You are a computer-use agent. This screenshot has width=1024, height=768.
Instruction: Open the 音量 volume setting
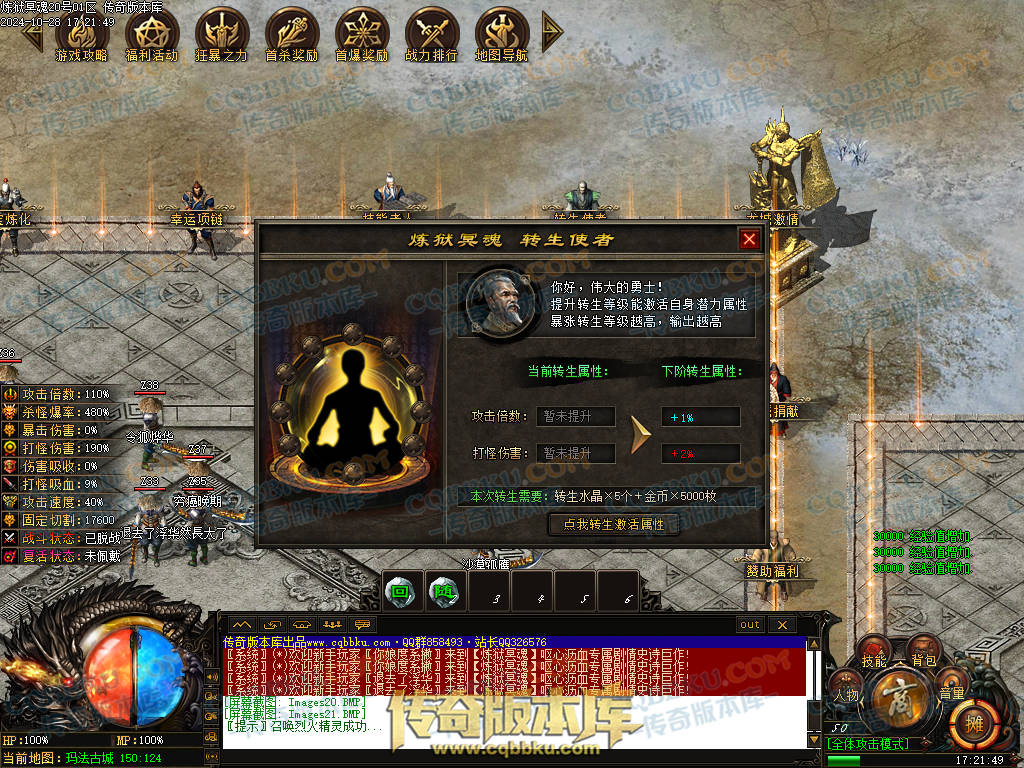point(952,690)
